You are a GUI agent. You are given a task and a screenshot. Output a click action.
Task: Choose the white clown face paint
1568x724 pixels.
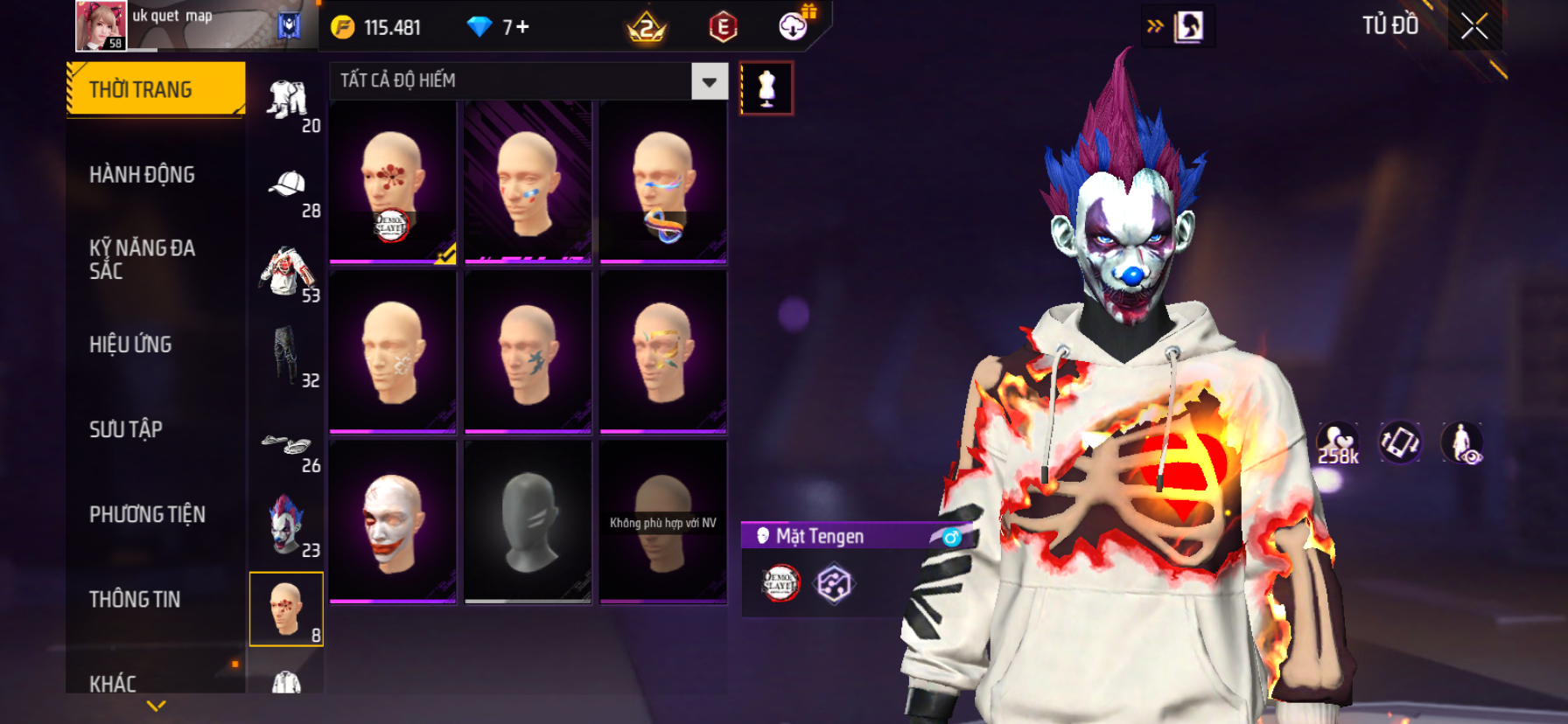coord(393,522)
